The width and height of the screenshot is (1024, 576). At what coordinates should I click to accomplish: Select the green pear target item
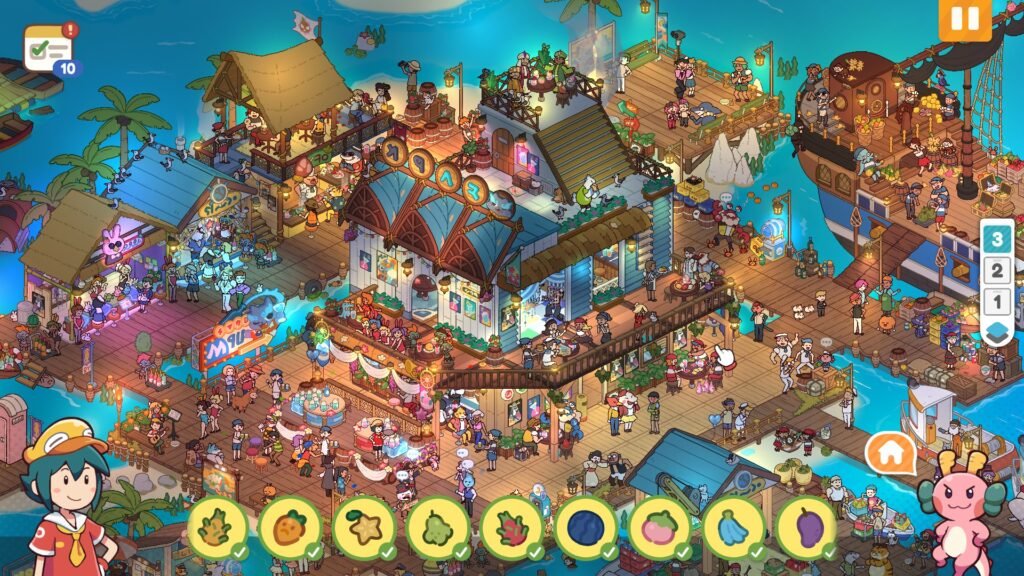(x=438, y=527)
